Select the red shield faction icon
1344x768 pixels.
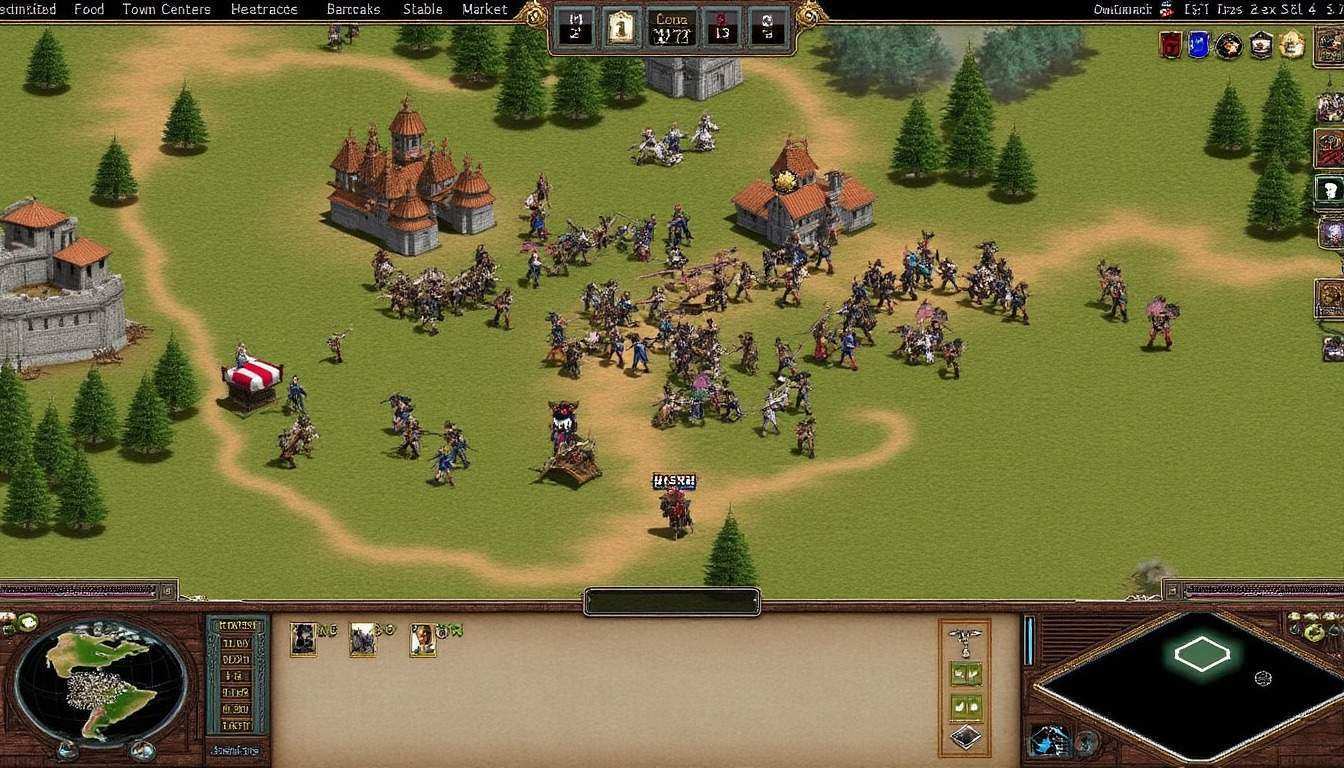(1170, 46)
